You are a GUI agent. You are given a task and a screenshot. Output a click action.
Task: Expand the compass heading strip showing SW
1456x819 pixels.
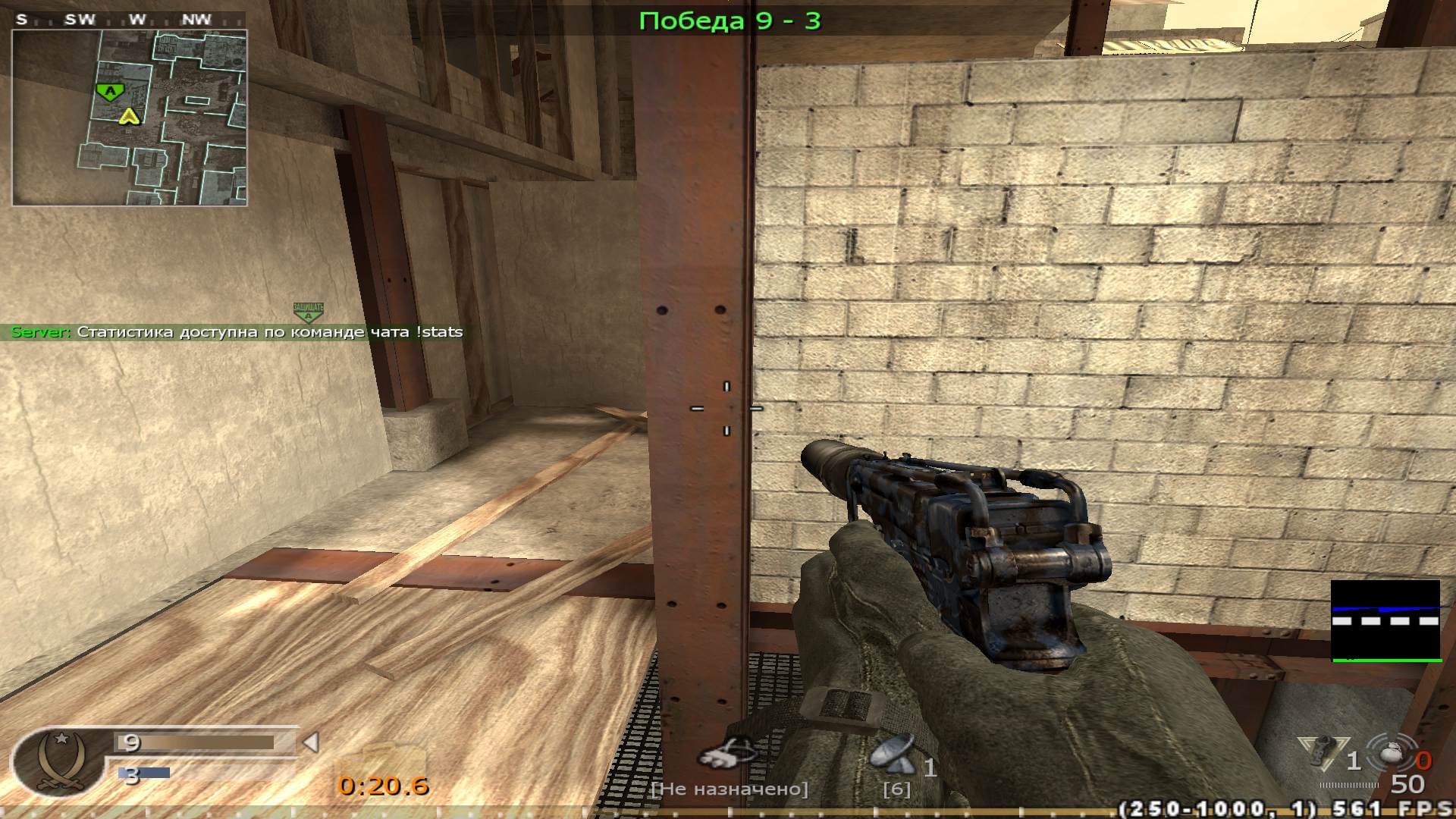pos(81,20)
